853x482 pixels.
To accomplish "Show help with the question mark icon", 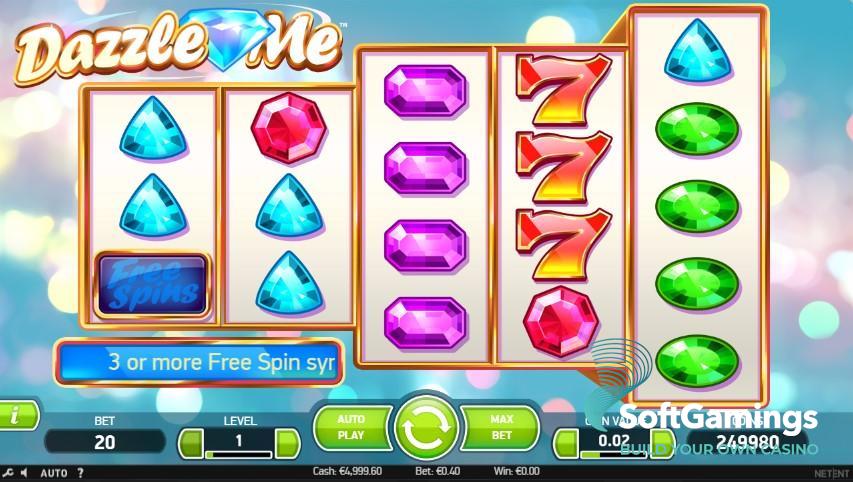I will click(x=81, y=472).
